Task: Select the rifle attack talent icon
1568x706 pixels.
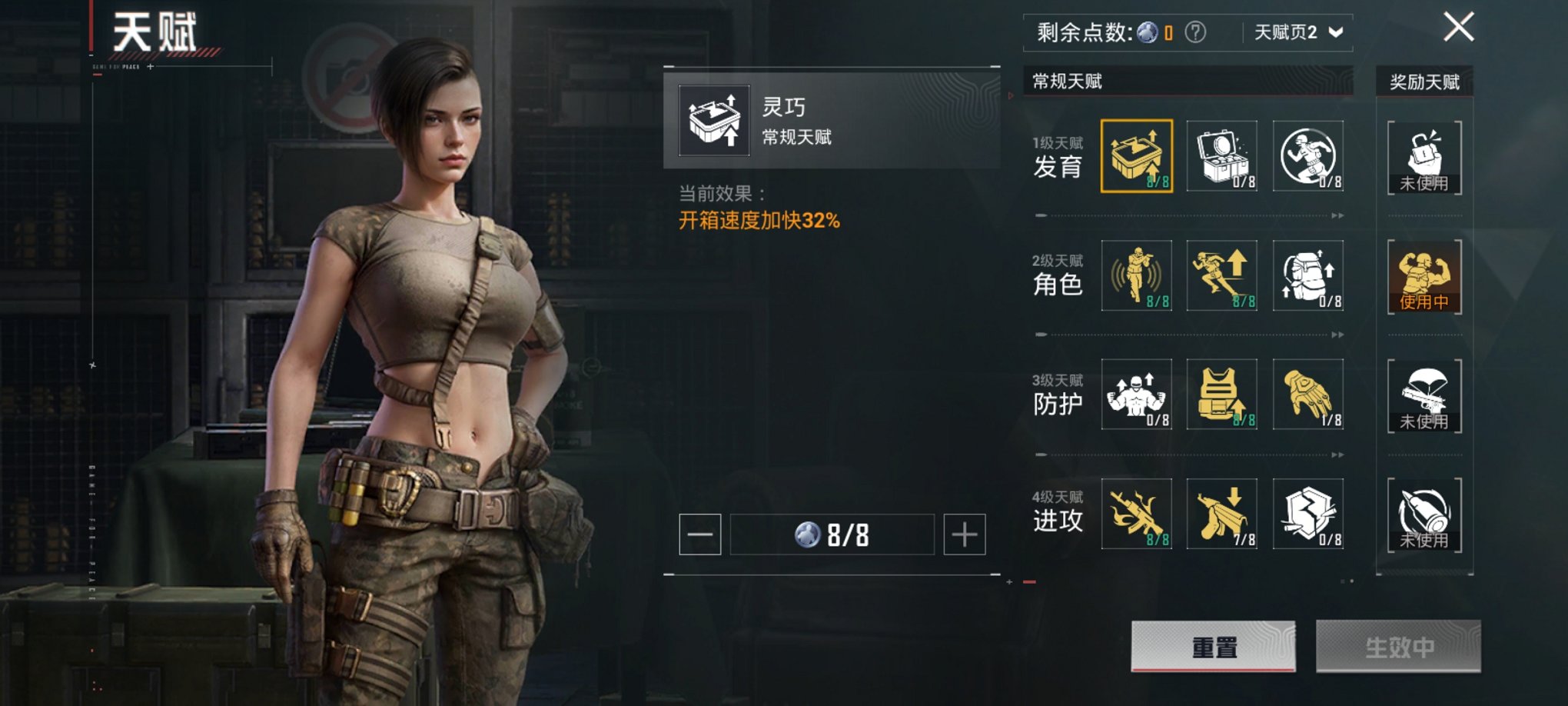Action: [1136, 513]
